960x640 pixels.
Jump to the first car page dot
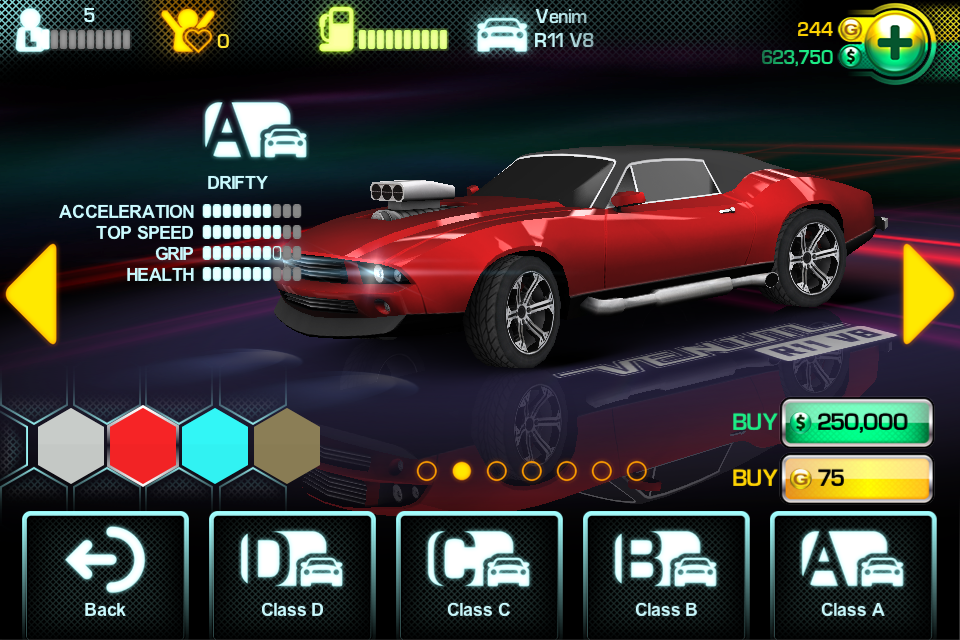pyautogui.click(x=427, y=470)
